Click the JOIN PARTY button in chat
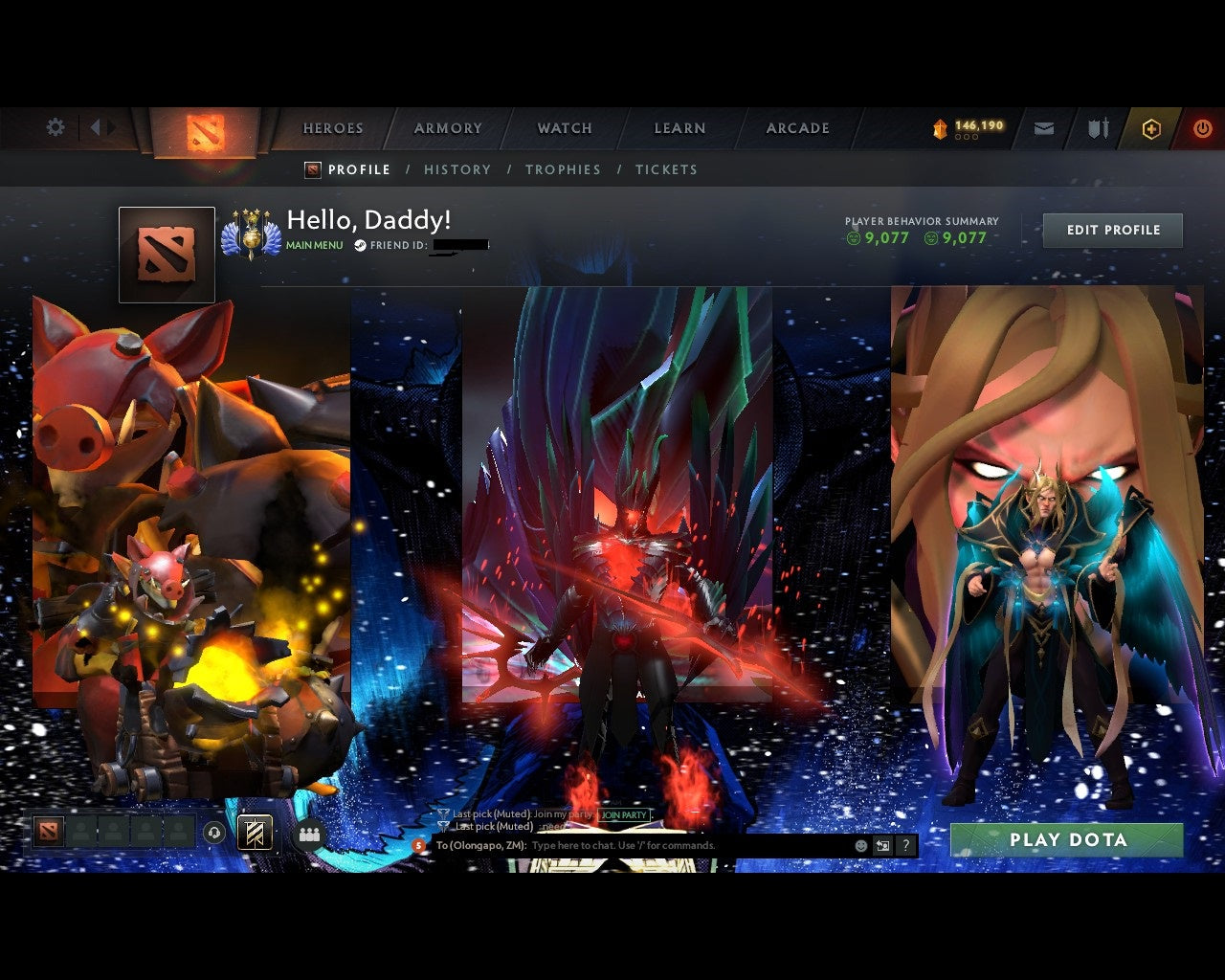This screenshot has height=980, width=1225. pos(622,814)
